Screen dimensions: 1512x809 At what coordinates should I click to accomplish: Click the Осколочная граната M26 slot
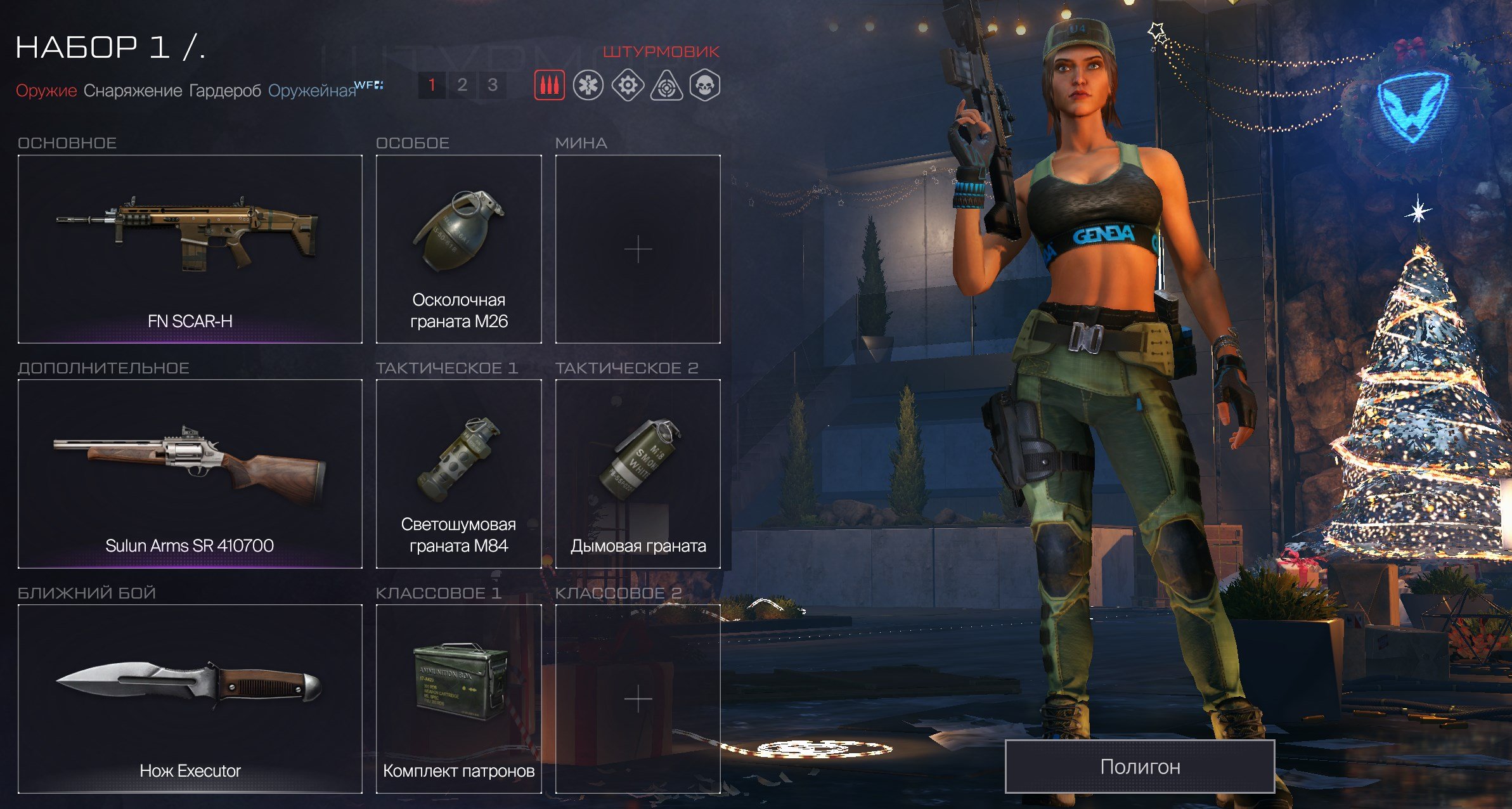459,249
